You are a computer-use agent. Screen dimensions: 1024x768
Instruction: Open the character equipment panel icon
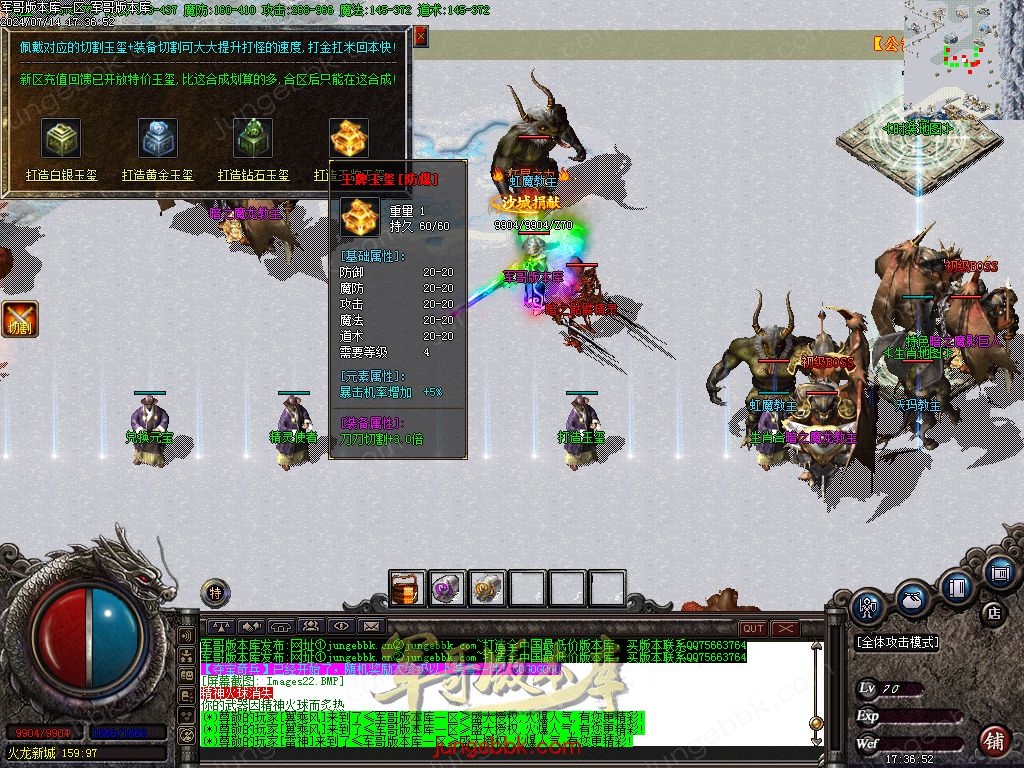click(866, 606)
